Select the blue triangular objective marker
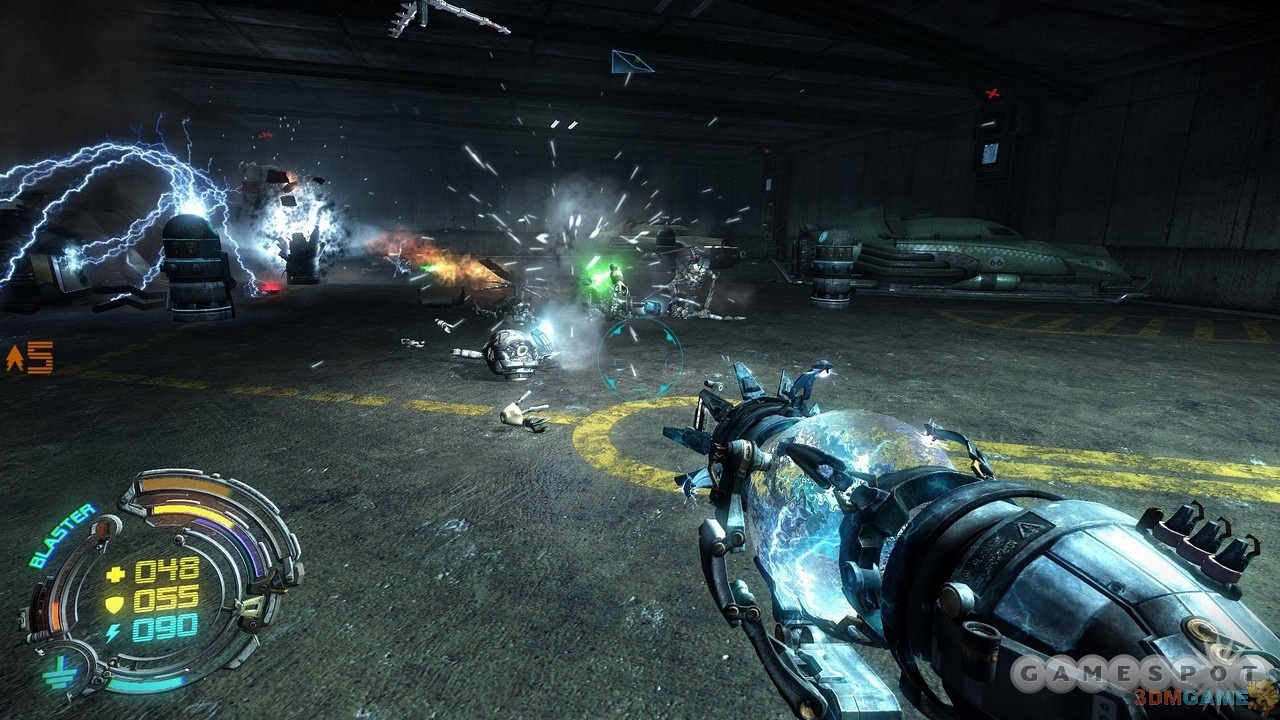 631,63
